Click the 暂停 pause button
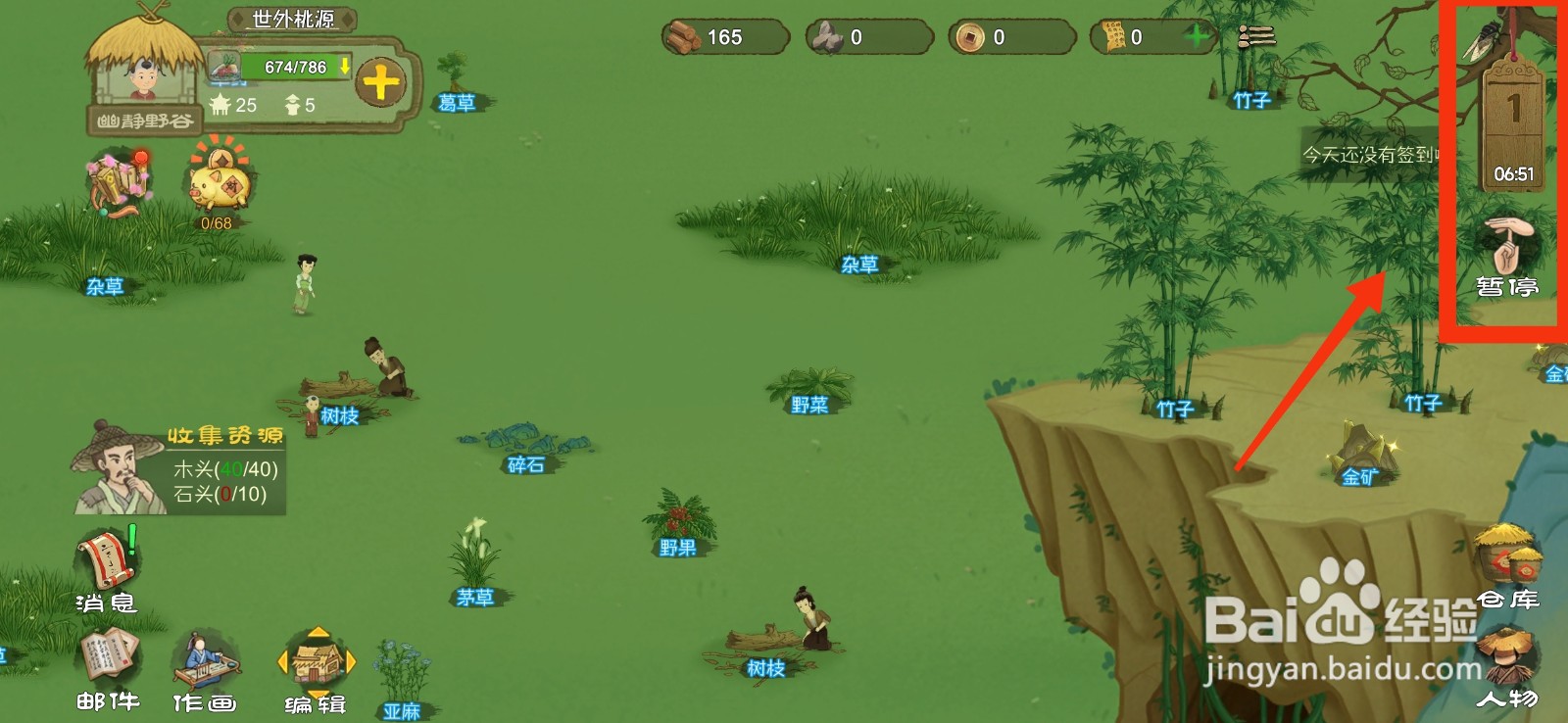The height and width of the screenshot is (723, 1568). pyautogui.click(x=1507, y=257)
